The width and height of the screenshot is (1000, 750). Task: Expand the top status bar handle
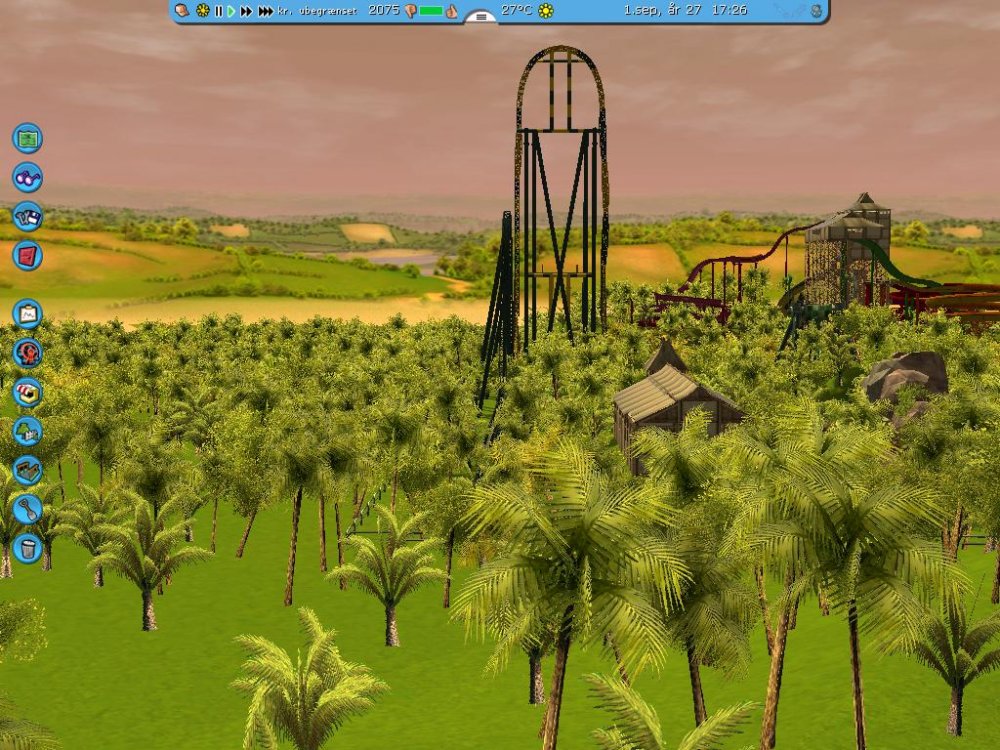[x=480, y=17]
